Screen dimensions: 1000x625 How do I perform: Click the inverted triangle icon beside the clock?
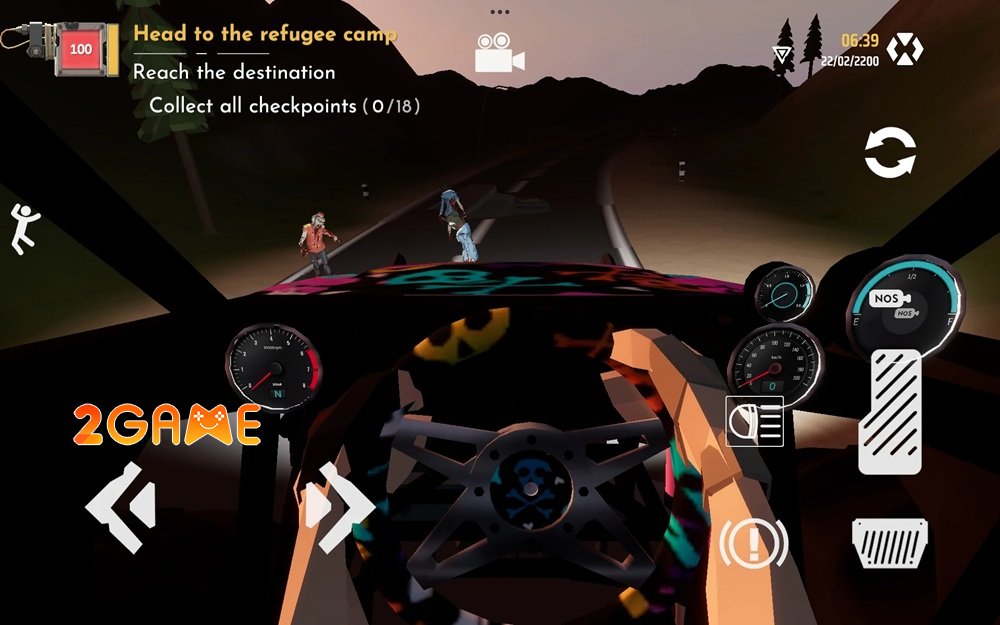point(782,54)
